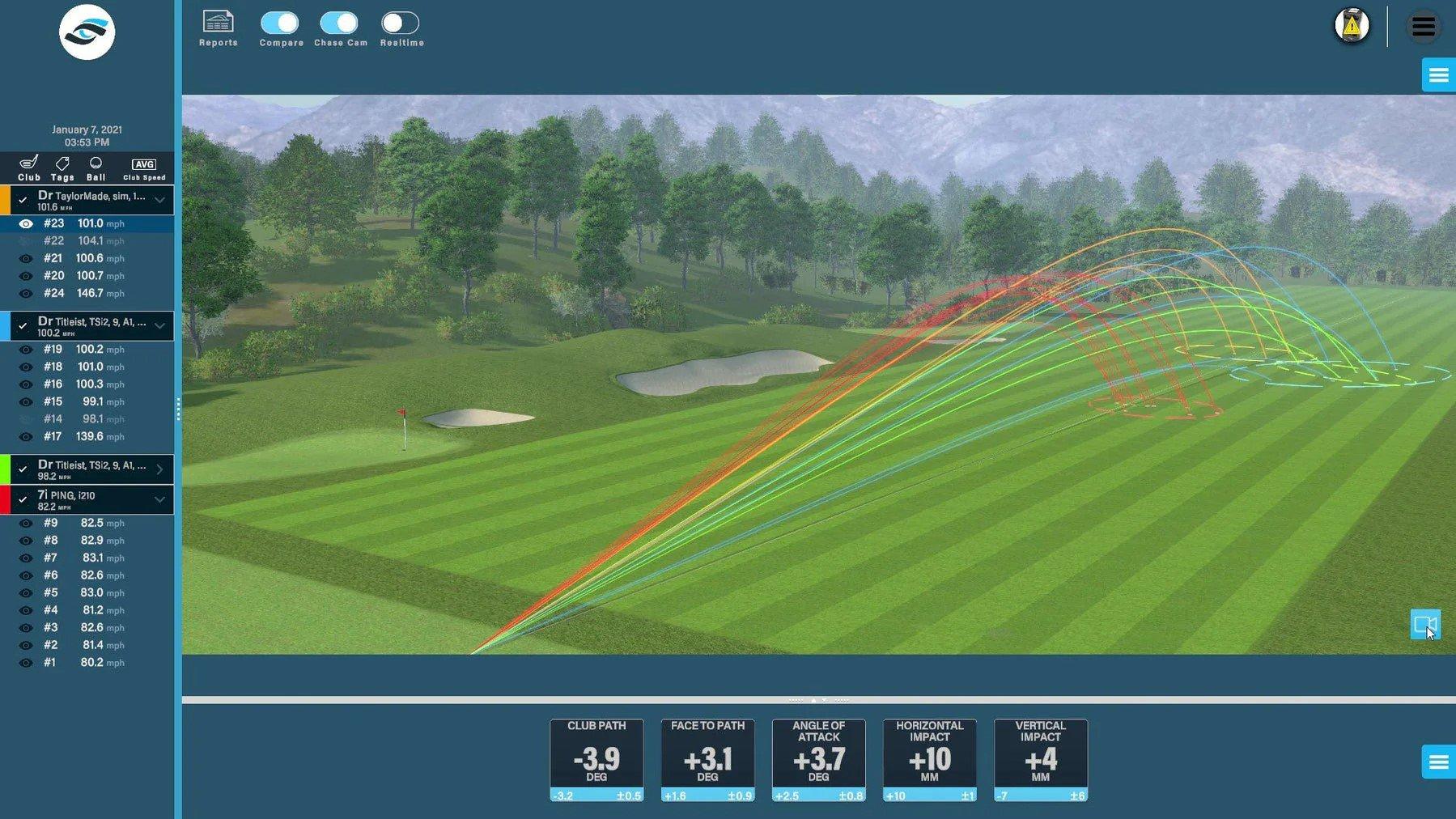Expand the Dr TaylorMade shot group

click(159, 199)
